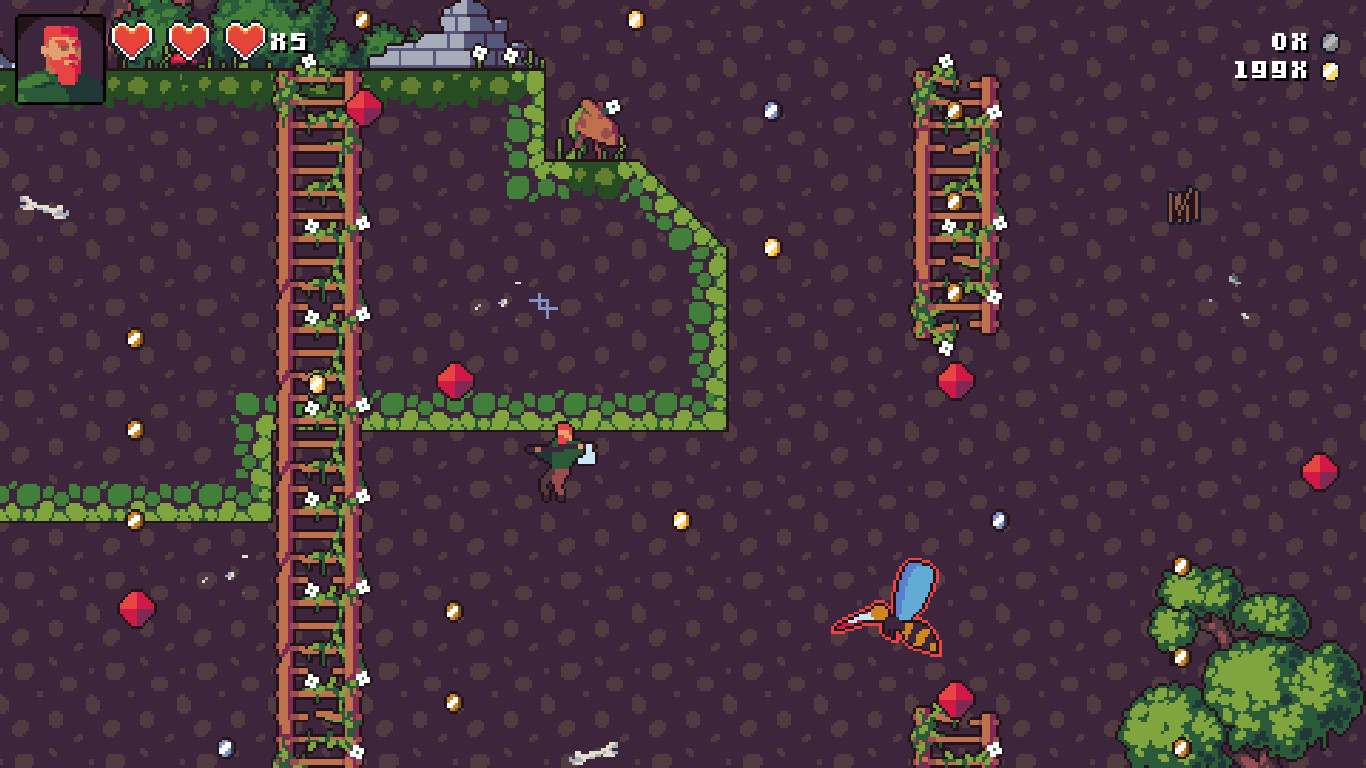Click the crosshair cursor marker
The height and width of the screenshot is (768, 1366).
(x=545, y=305)
